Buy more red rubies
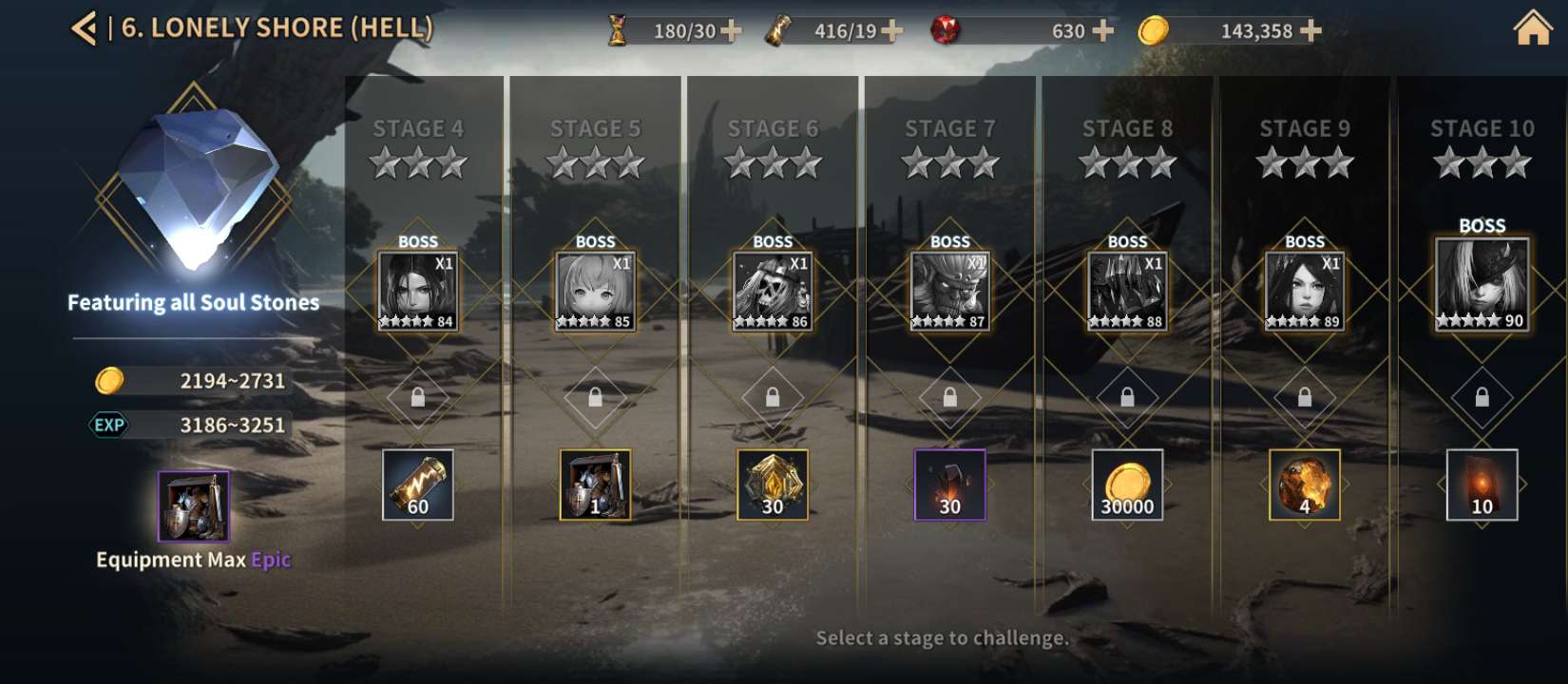The width and height of the screenshot is (1568, 684). pos(1103,31)
